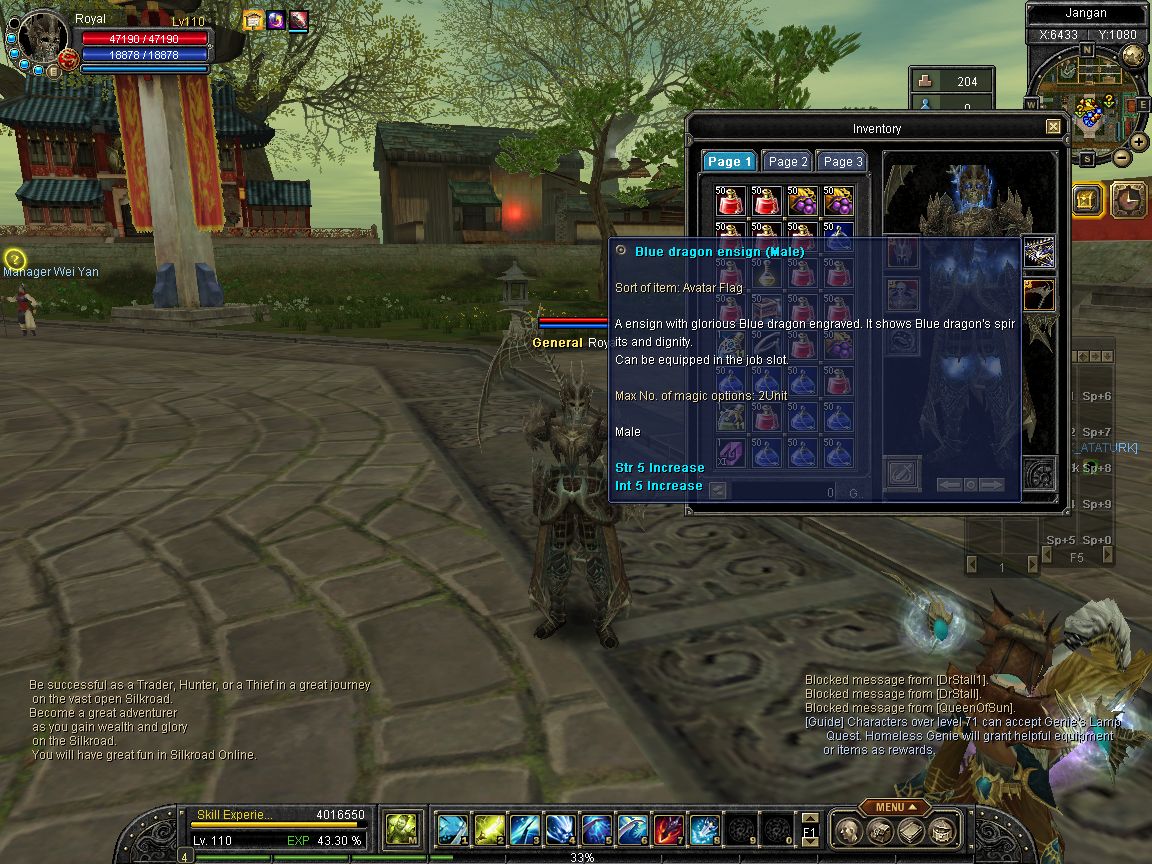Open the MENU expander on the bottom bar
The height and width of the screenshot is (864, 1152).
894,807
